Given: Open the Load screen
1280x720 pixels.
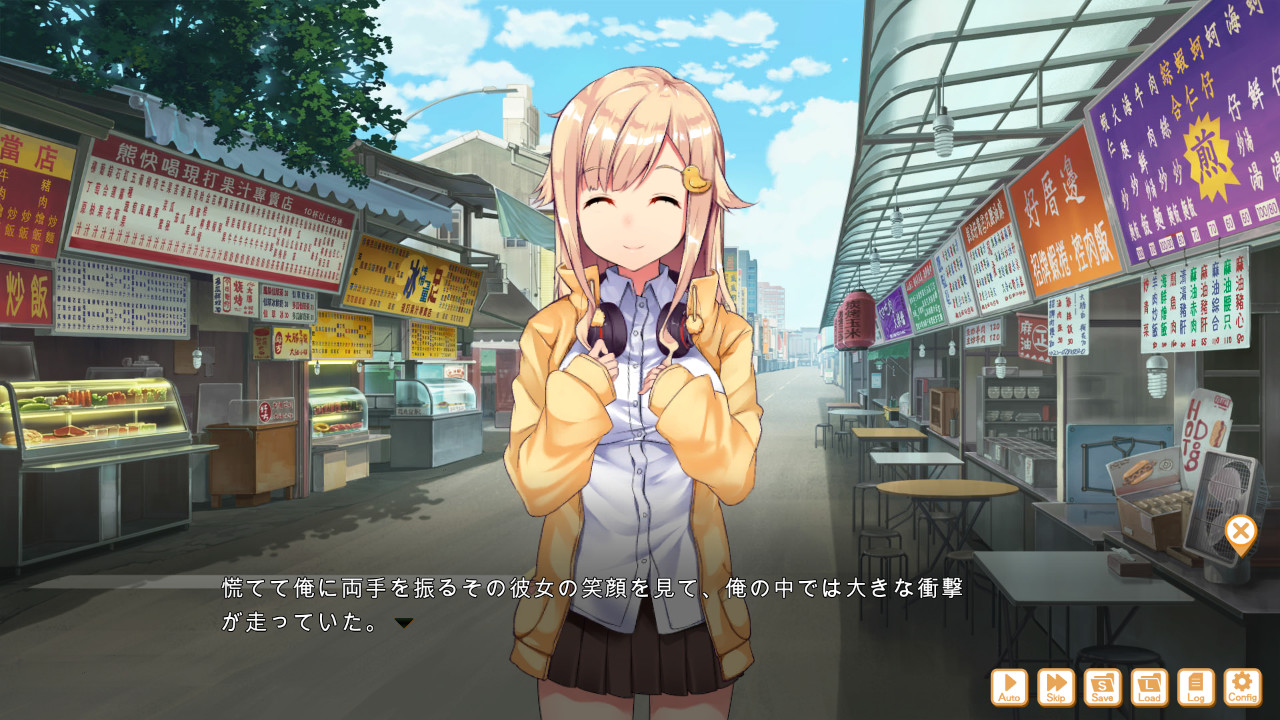Looking at the screenshot, I should (1151, 688).
